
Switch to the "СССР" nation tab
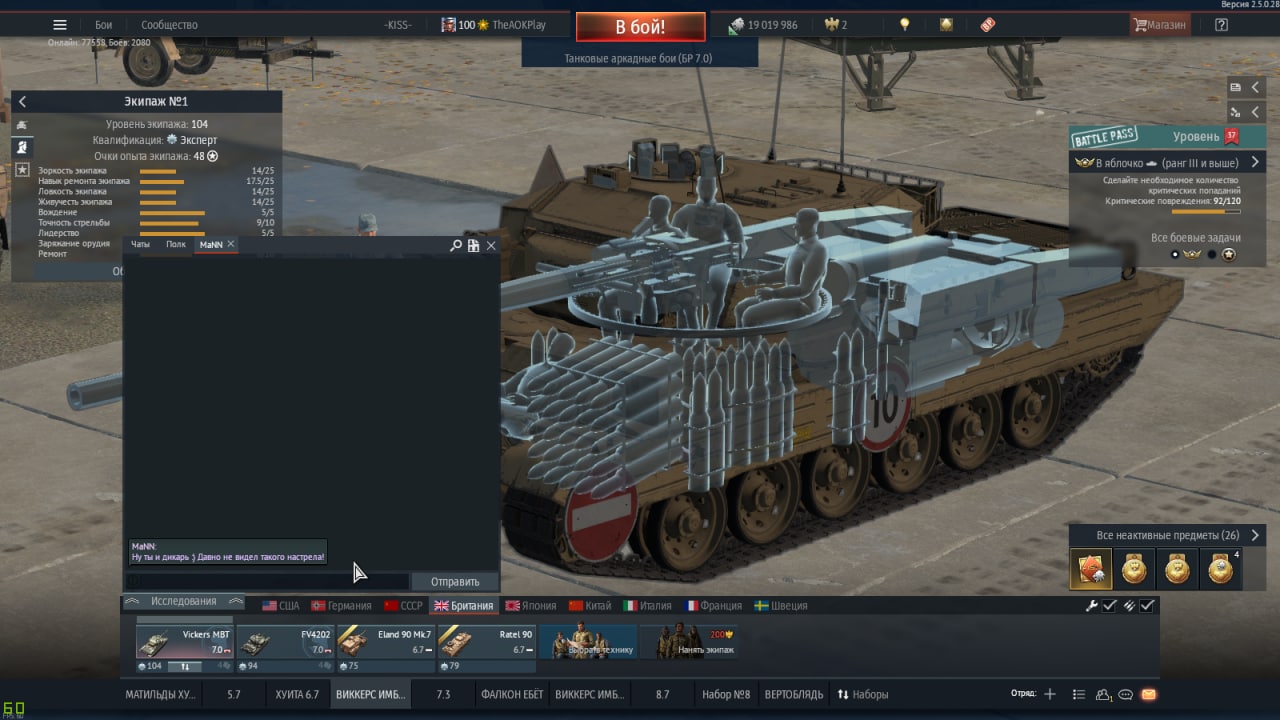tap(403, 605)
